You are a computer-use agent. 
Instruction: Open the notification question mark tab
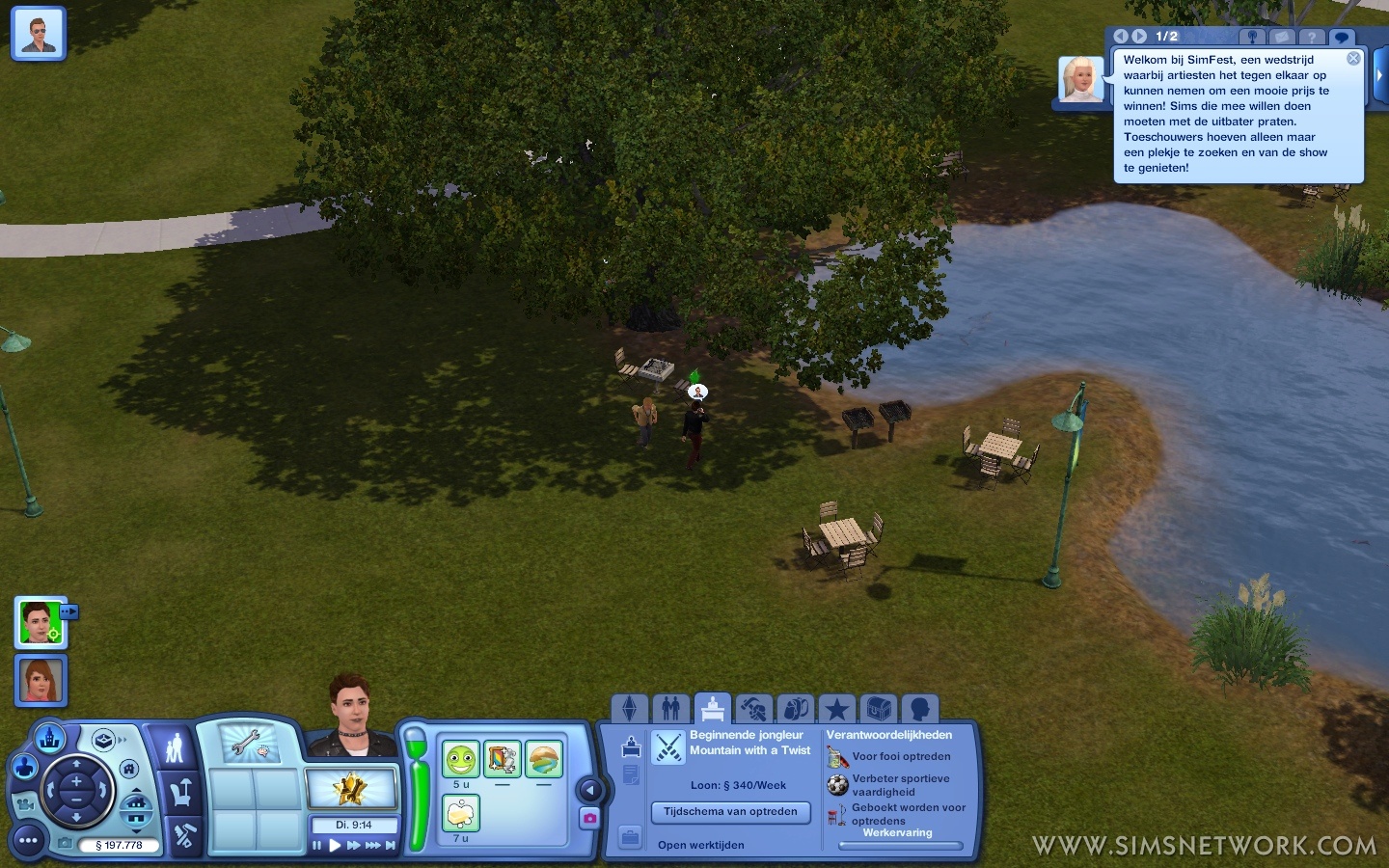(1311, 37)
